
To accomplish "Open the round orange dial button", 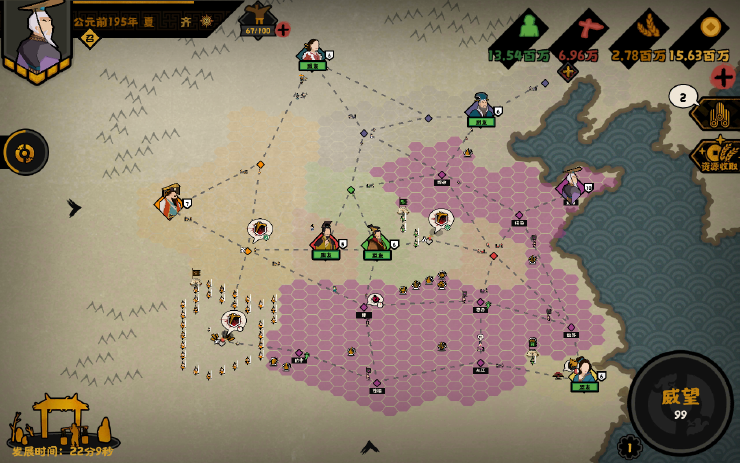I will tap(24, 152).
